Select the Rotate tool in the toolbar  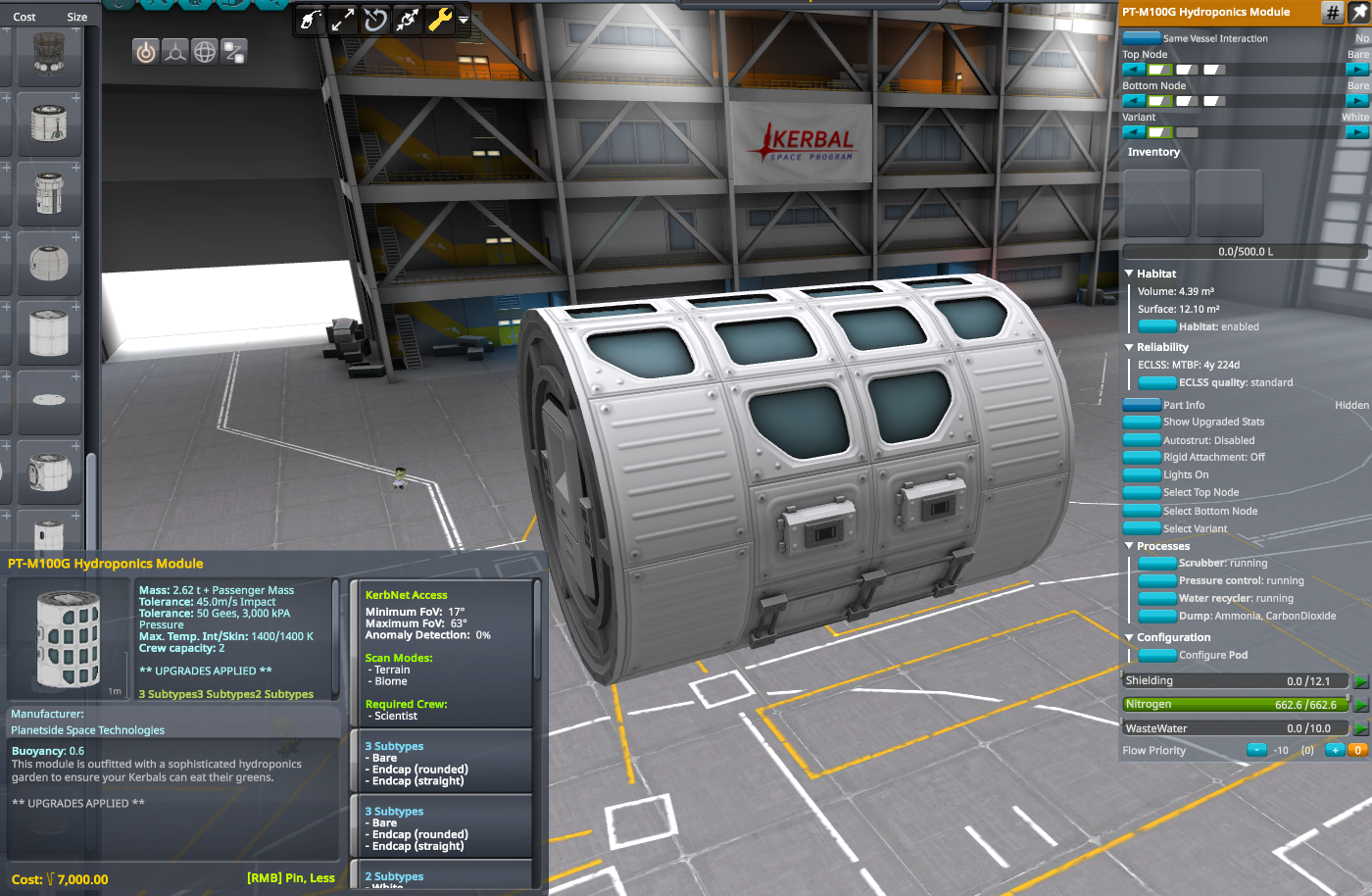point(375,19)
